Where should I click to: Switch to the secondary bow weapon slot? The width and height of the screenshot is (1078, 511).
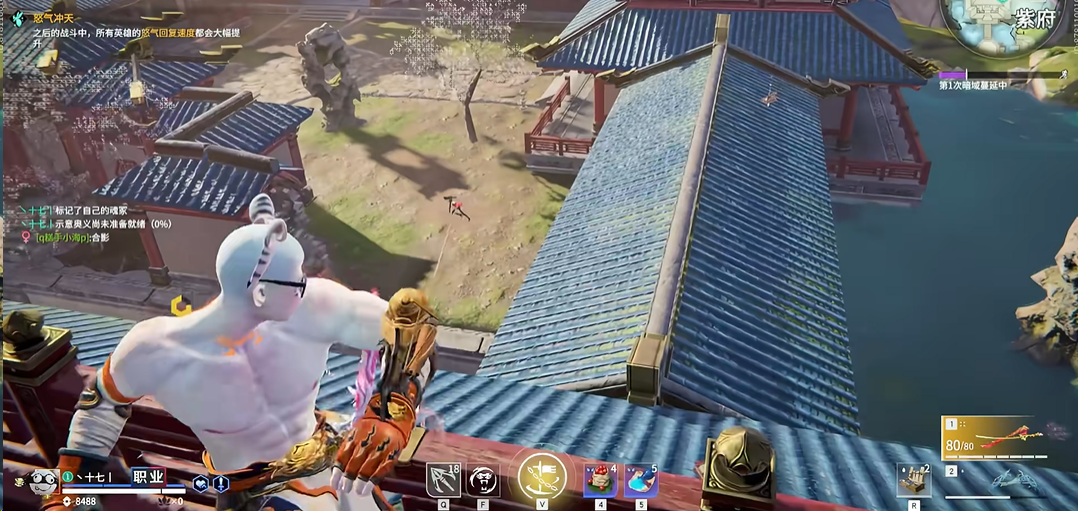coord(1000,479)
